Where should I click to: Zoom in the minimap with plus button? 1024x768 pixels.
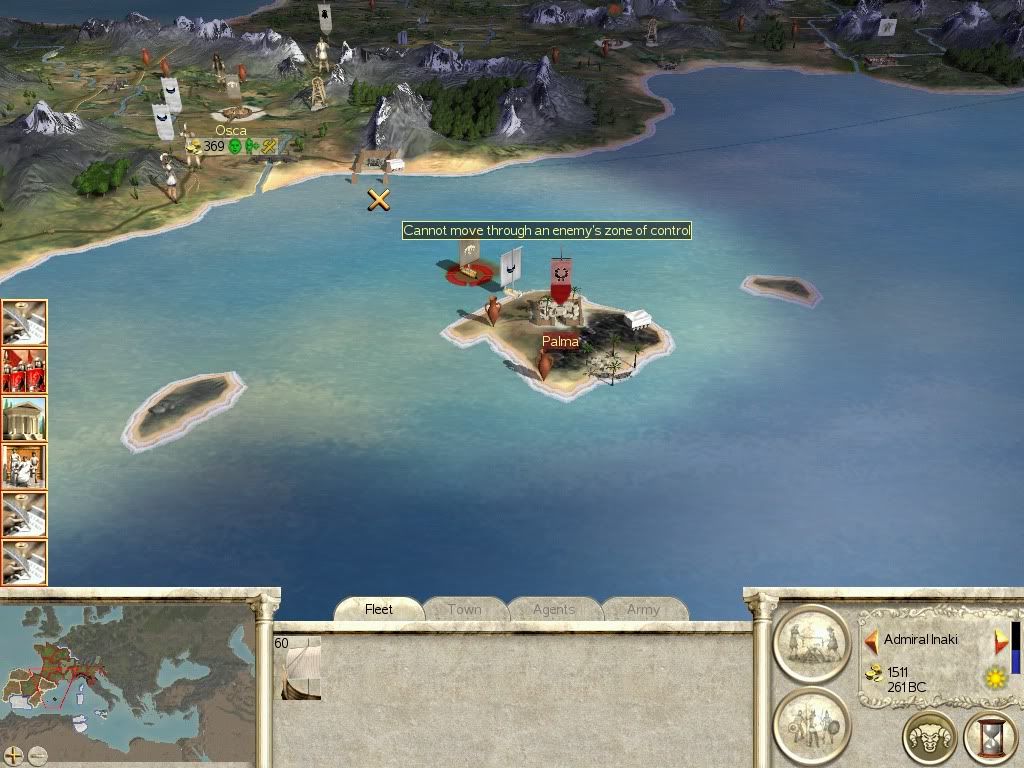coord(14,755)
